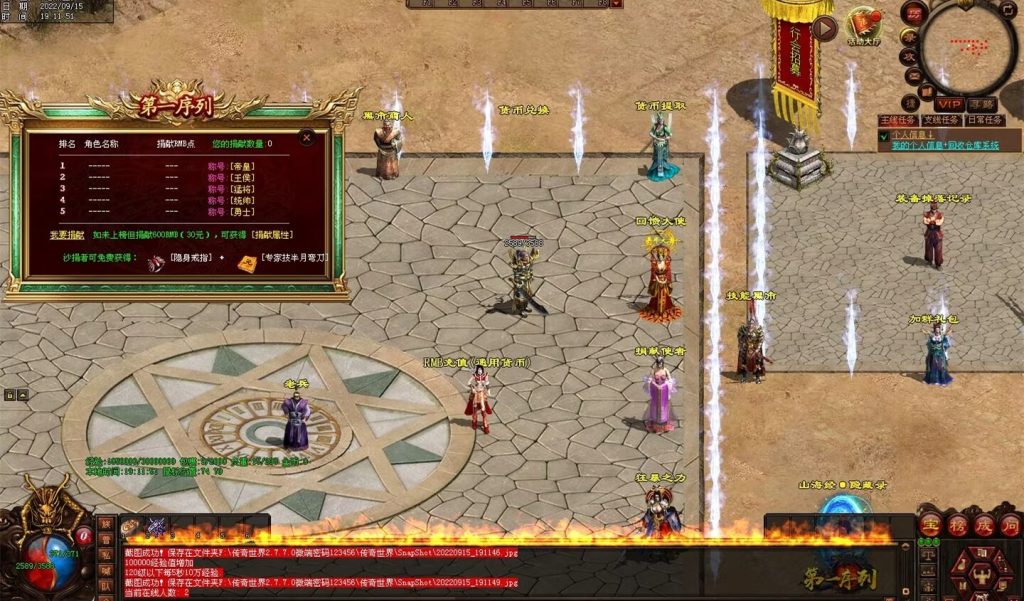Switch to the 支线任务 tab
Image resolution: width=1024 pixels, height=601 pixels.
click(941, 120)
